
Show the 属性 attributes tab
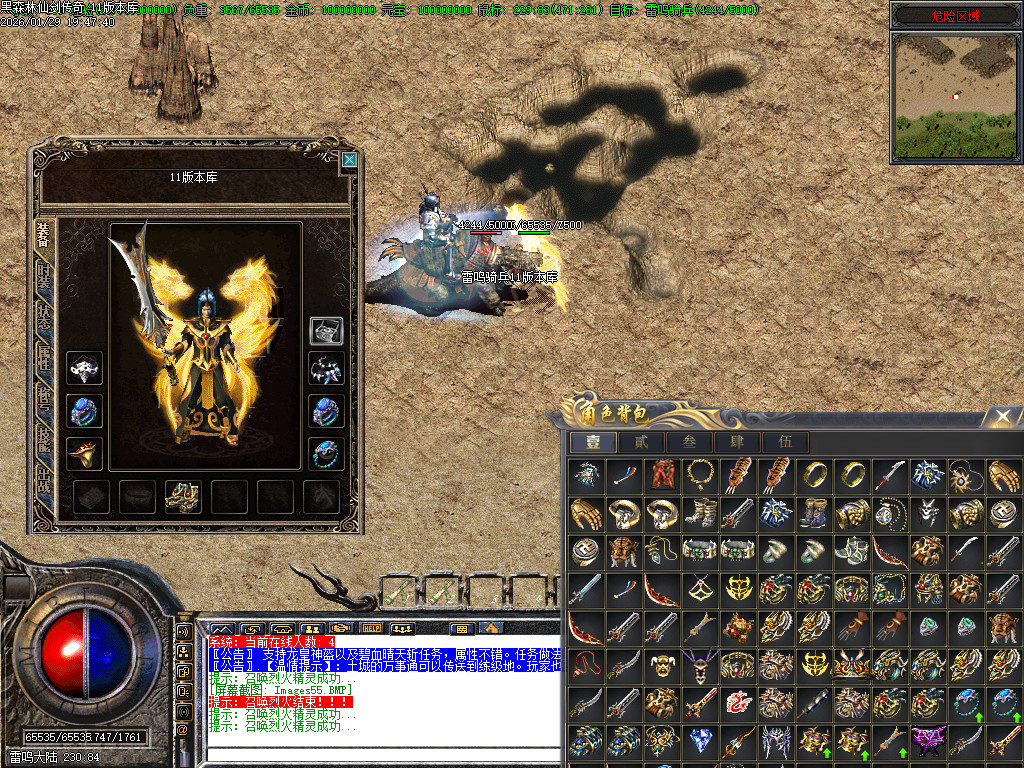pos(43,356)
